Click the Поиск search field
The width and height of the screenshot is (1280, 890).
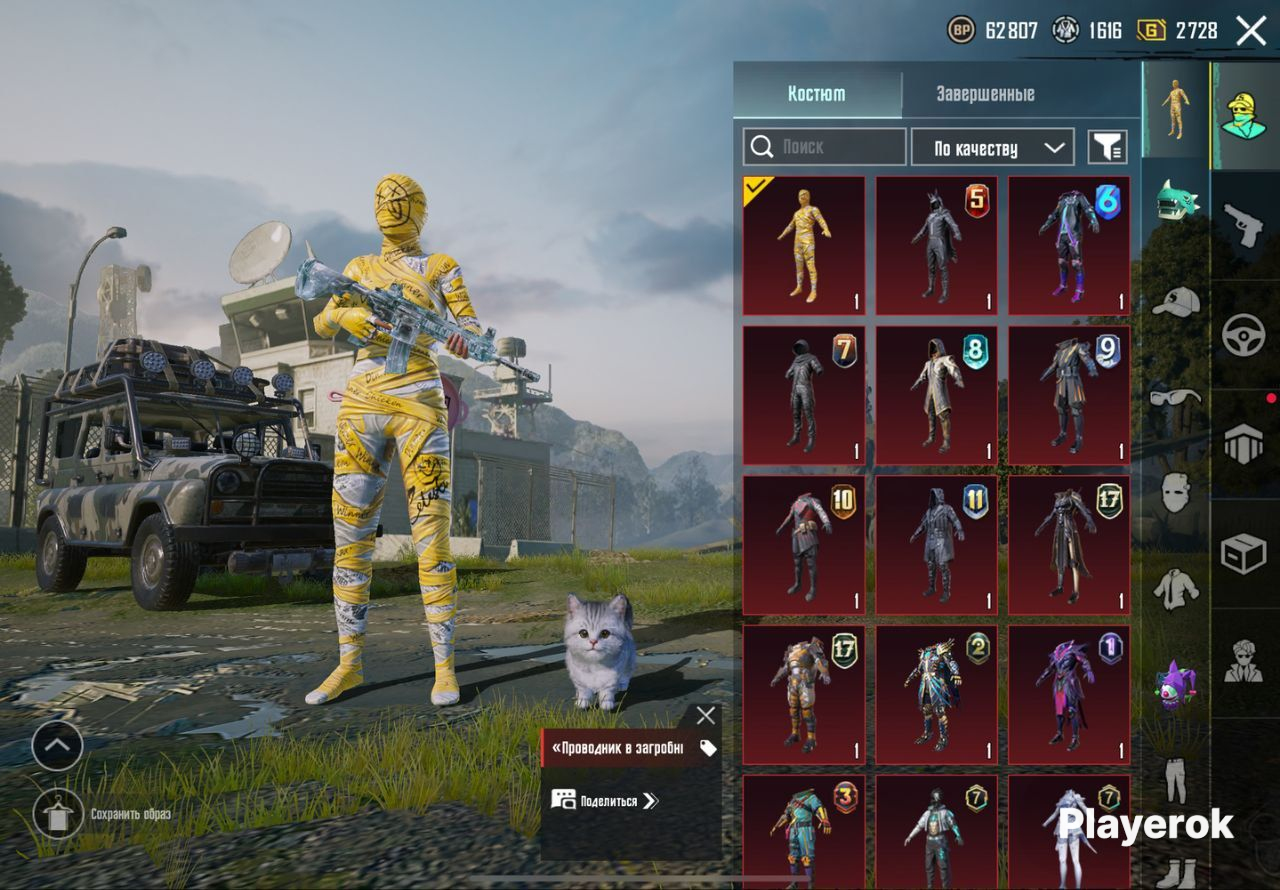pos(825,147)
